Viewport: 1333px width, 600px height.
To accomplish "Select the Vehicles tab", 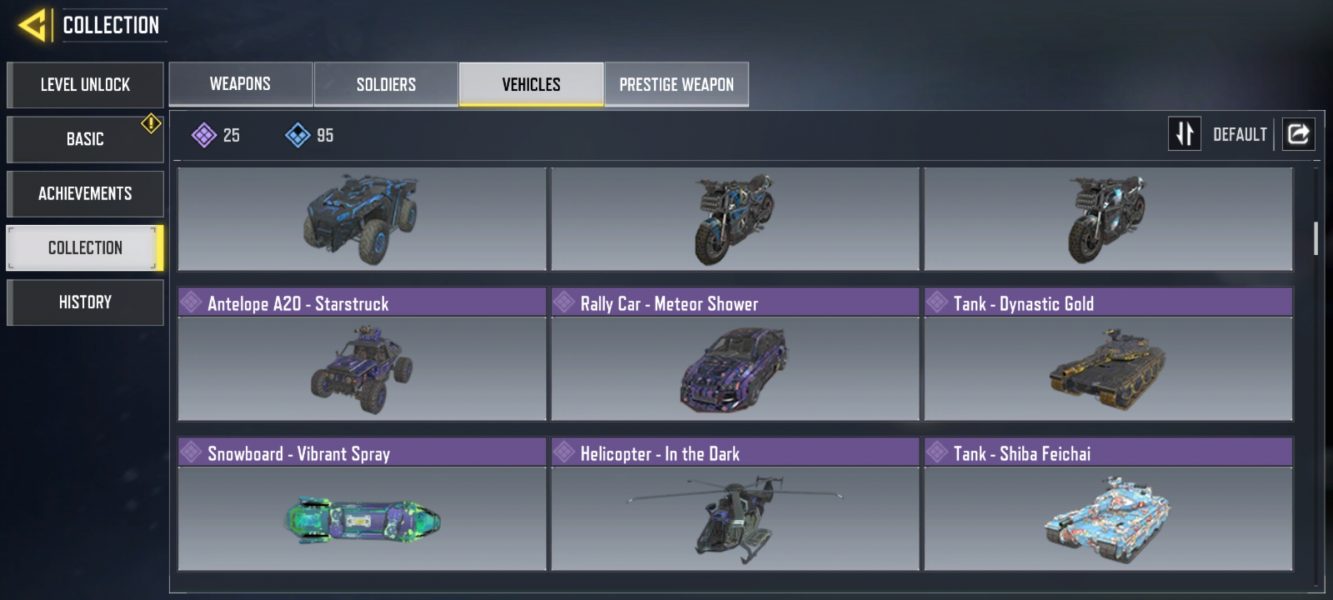I will point(531,84).
